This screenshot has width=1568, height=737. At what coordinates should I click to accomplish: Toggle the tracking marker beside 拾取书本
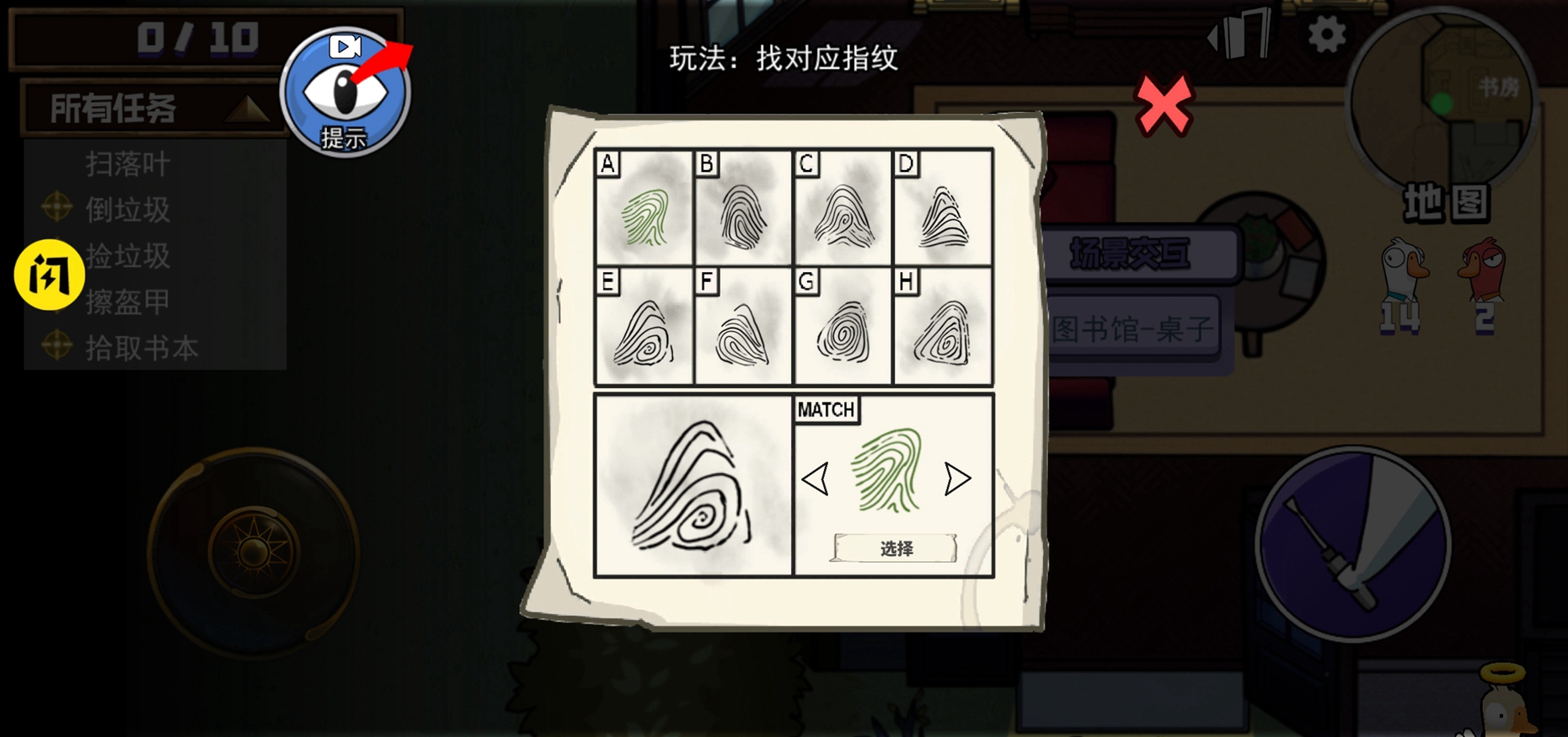[x=56, y=347]
